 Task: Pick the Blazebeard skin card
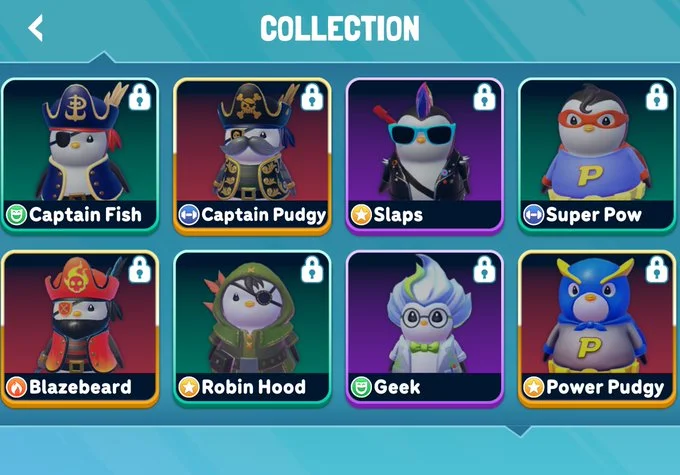pyautogui.click(x=80, y=328)
